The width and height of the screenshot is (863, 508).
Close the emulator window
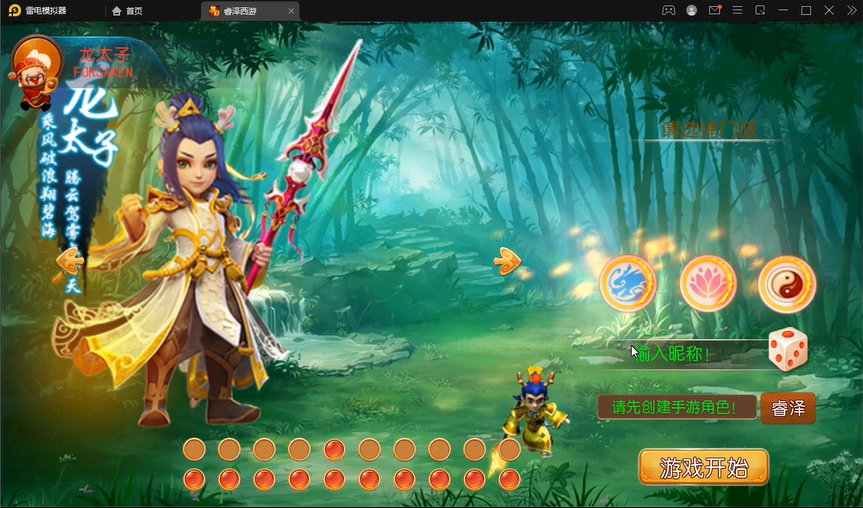[x=829, y=10]
